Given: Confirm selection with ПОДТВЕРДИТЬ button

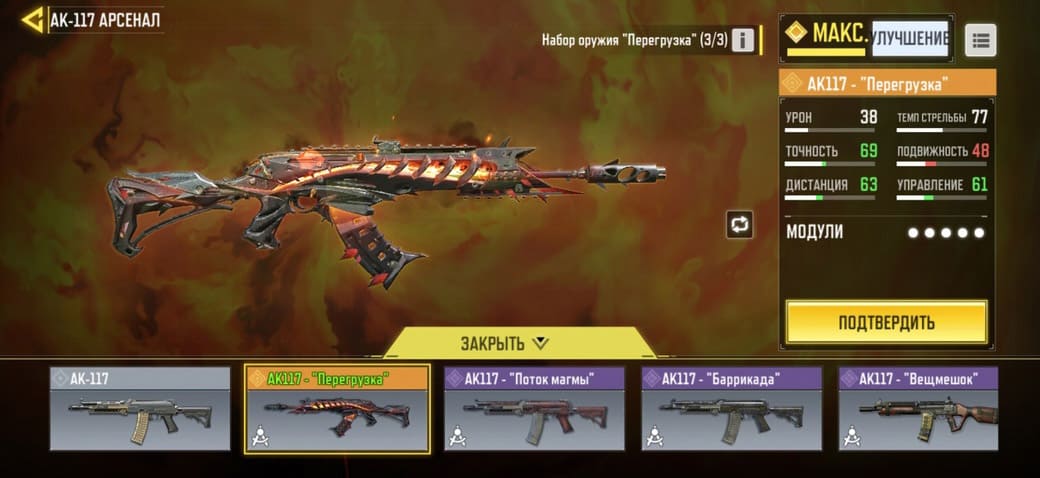Looking at the screenshot, I should click(886, 322).
